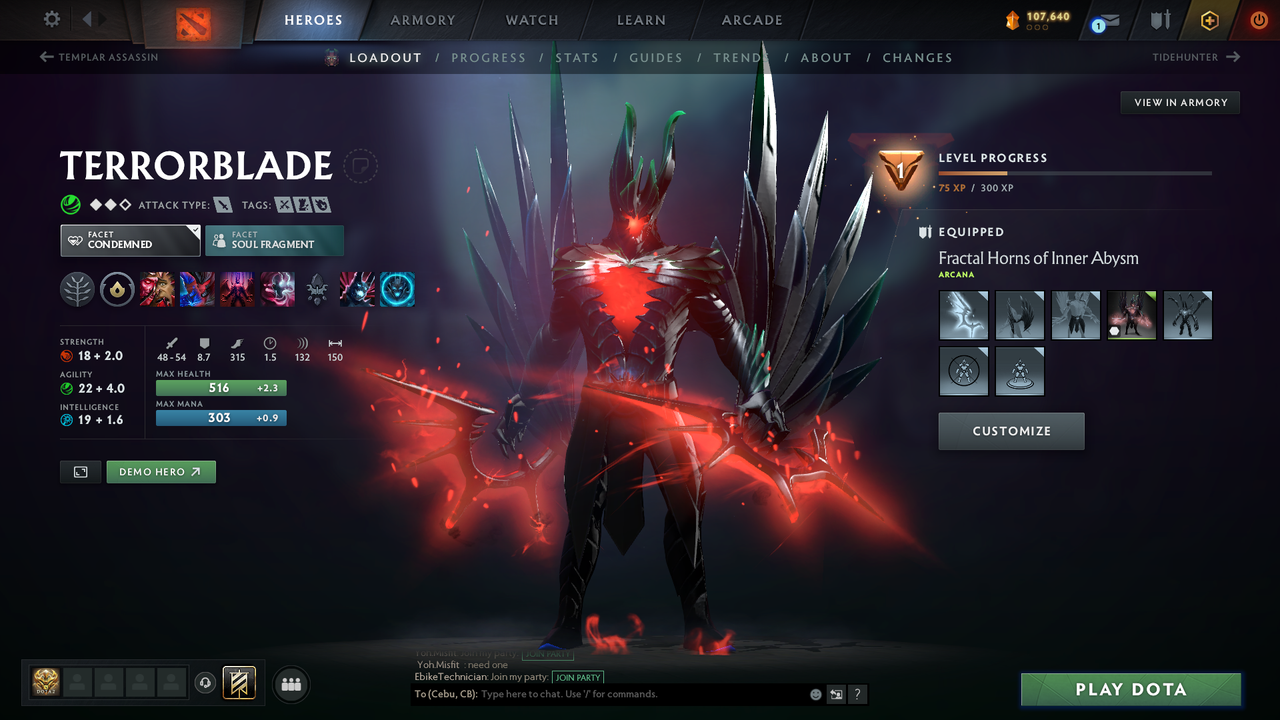Click the Level Progress XP bar

coord(1075,172)
